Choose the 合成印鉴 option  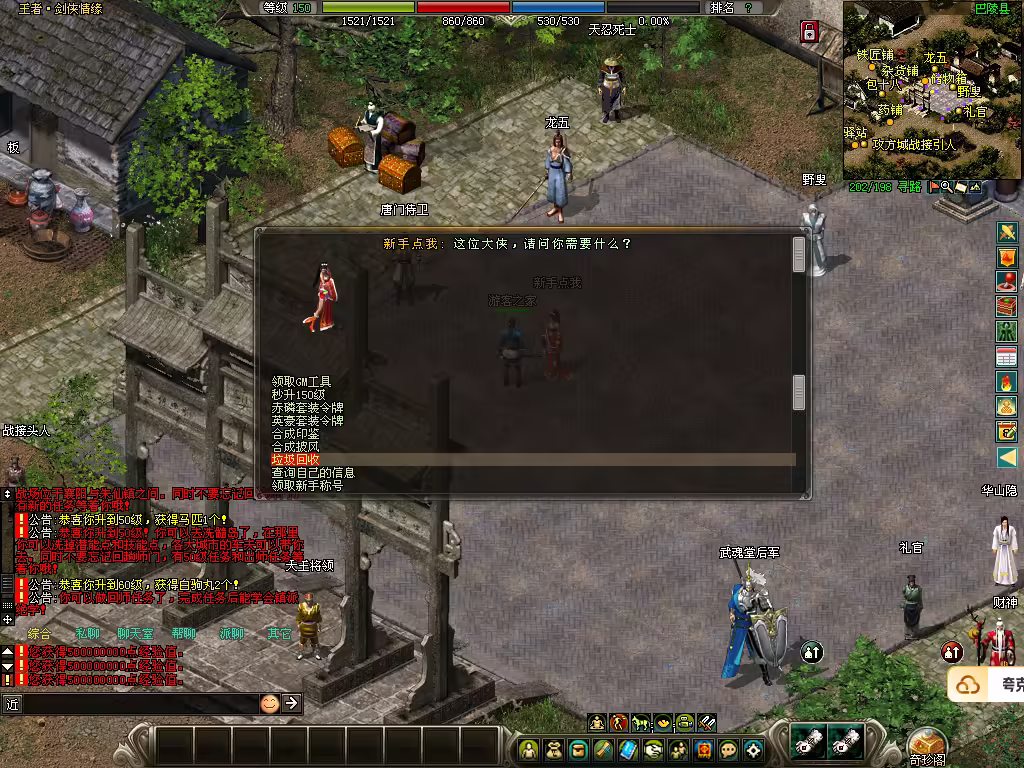(296, 434)
